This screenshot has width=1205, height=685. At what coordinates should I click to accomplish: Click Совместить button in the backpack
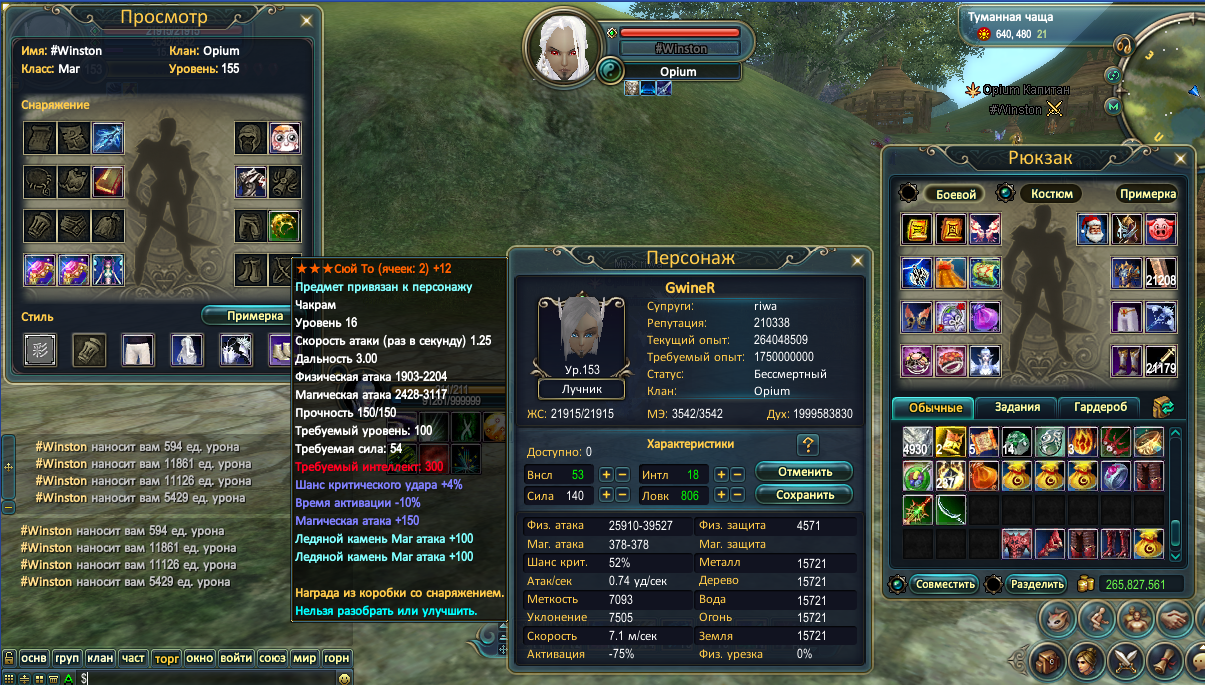tap(943, 584)
